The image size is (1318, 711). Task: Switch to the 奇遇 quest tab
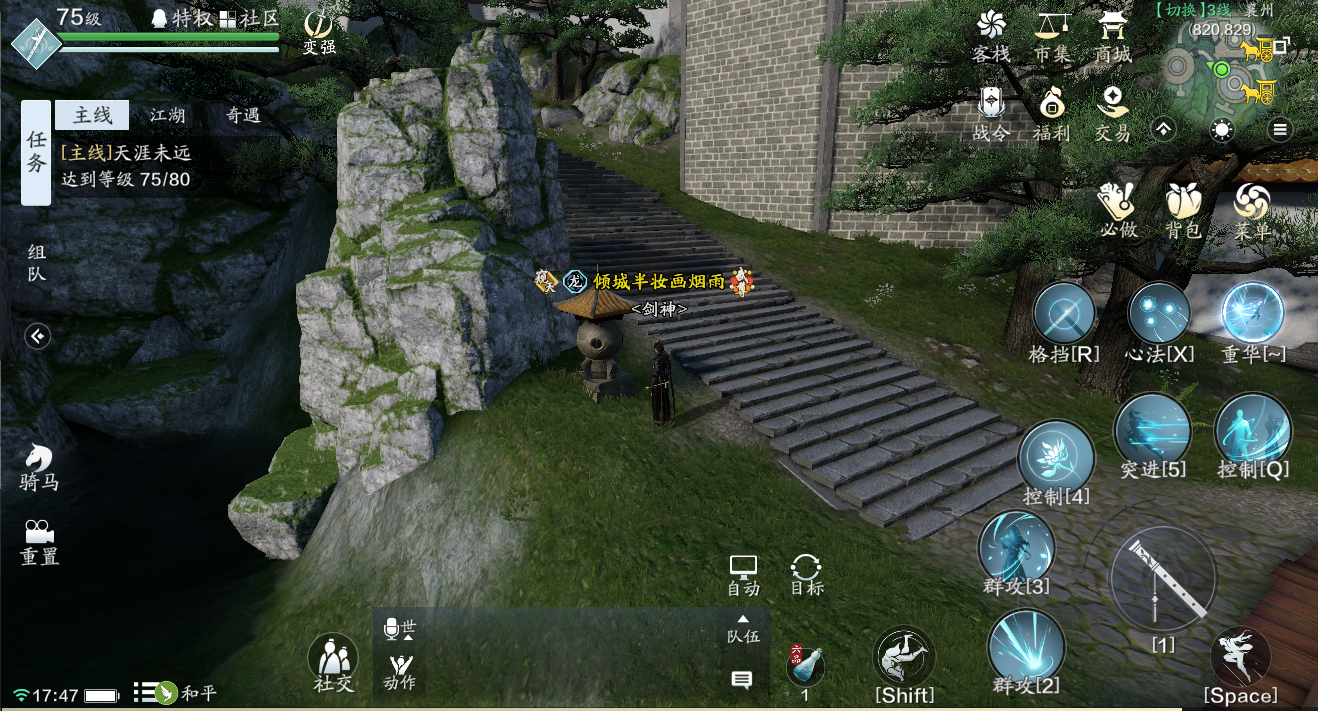[243, 115]
